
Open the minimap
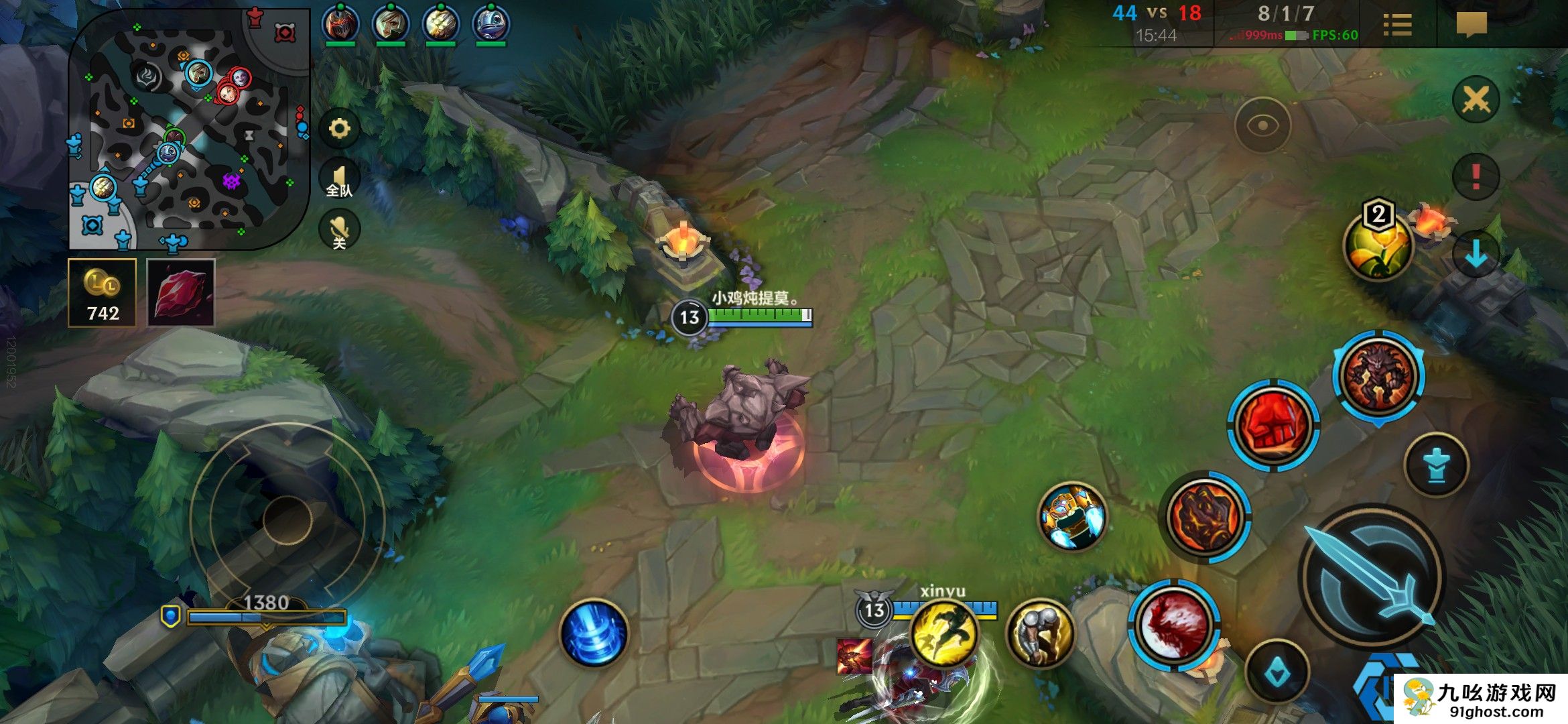188,127
